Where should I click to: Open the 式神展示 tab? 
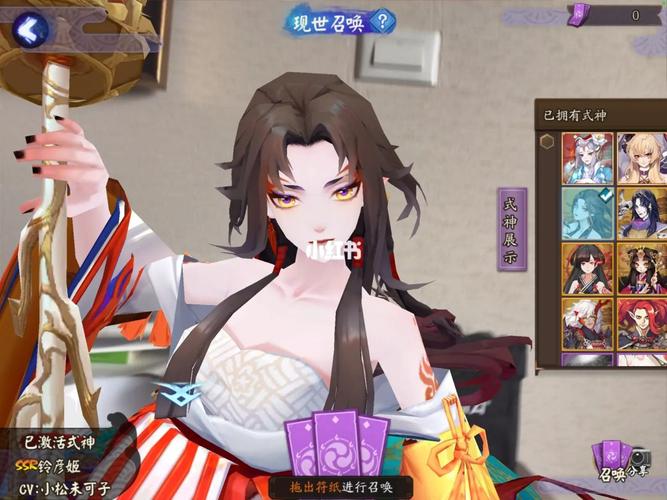coord(512,228)
